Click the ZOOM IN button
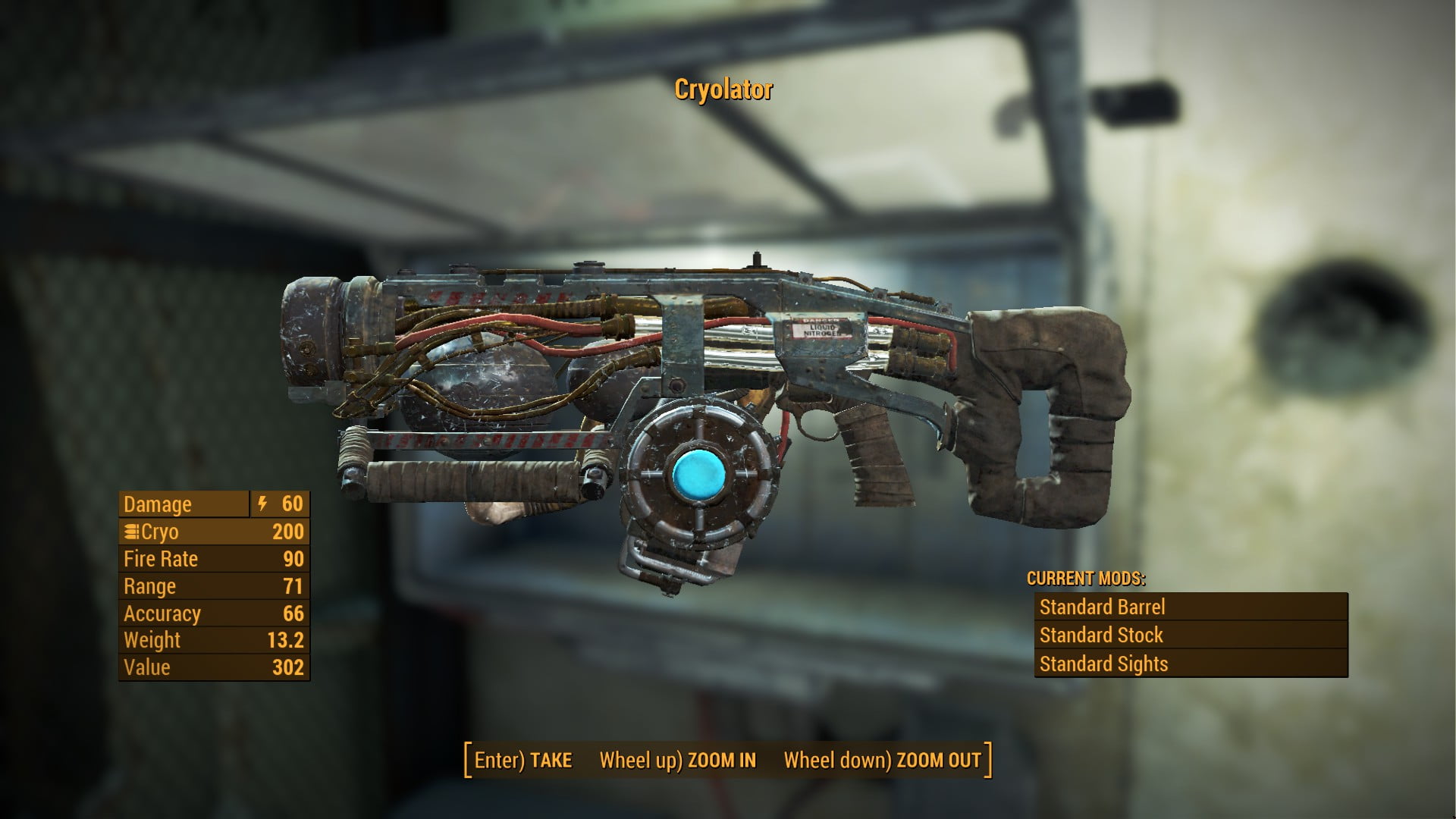Viewport: 1456px width, 819px height. coord(677,760)
